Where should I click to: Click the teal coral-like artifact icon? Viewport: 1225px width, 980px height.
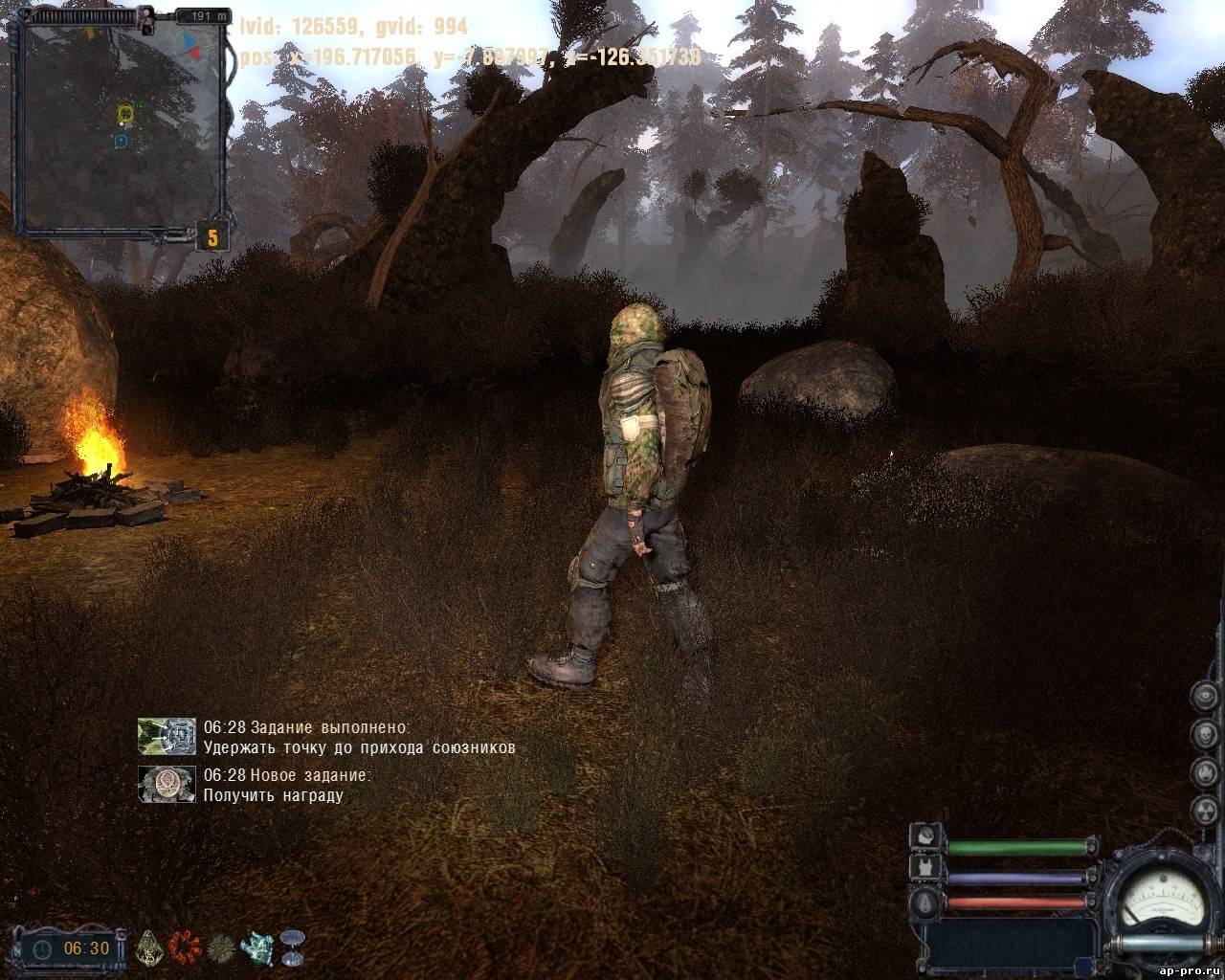257,947
